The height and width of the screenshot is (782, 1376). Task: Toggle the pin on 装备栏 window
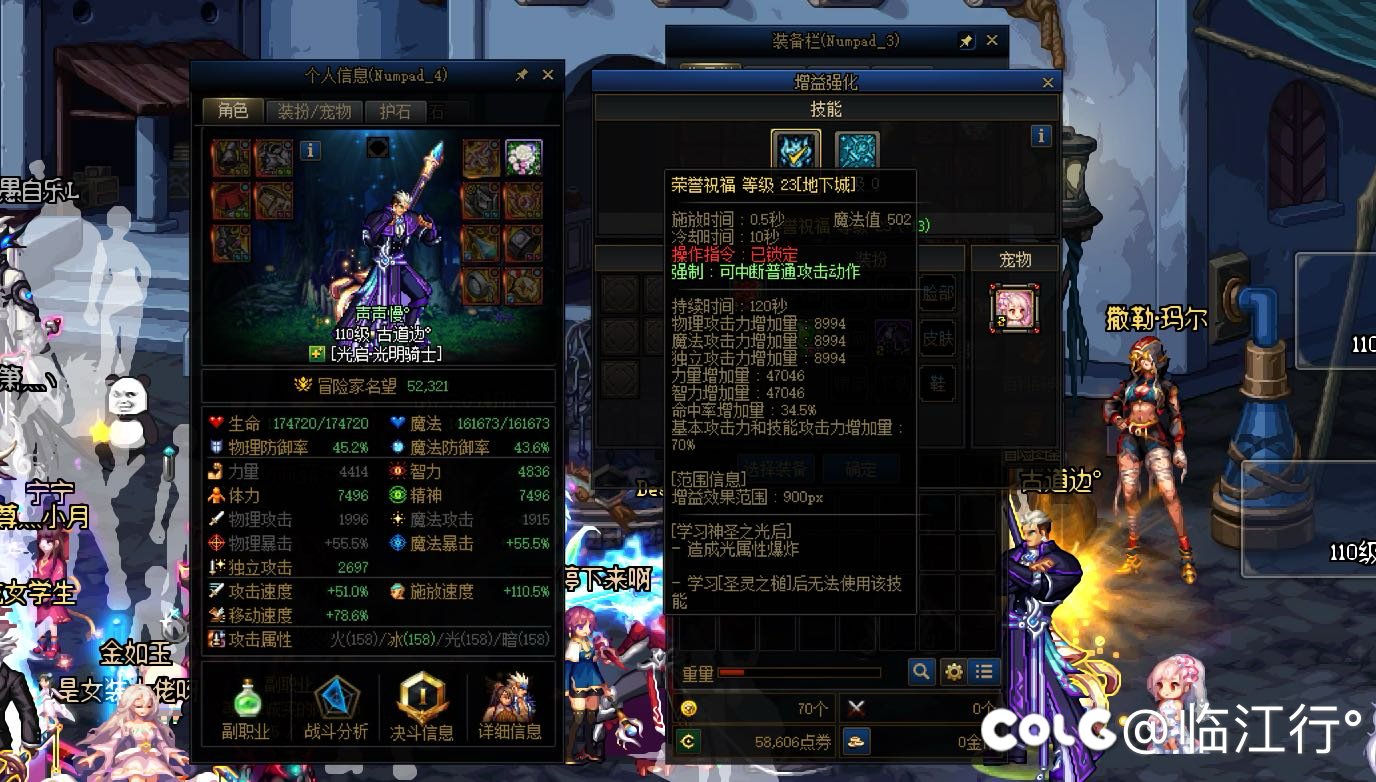pos(967,40)
